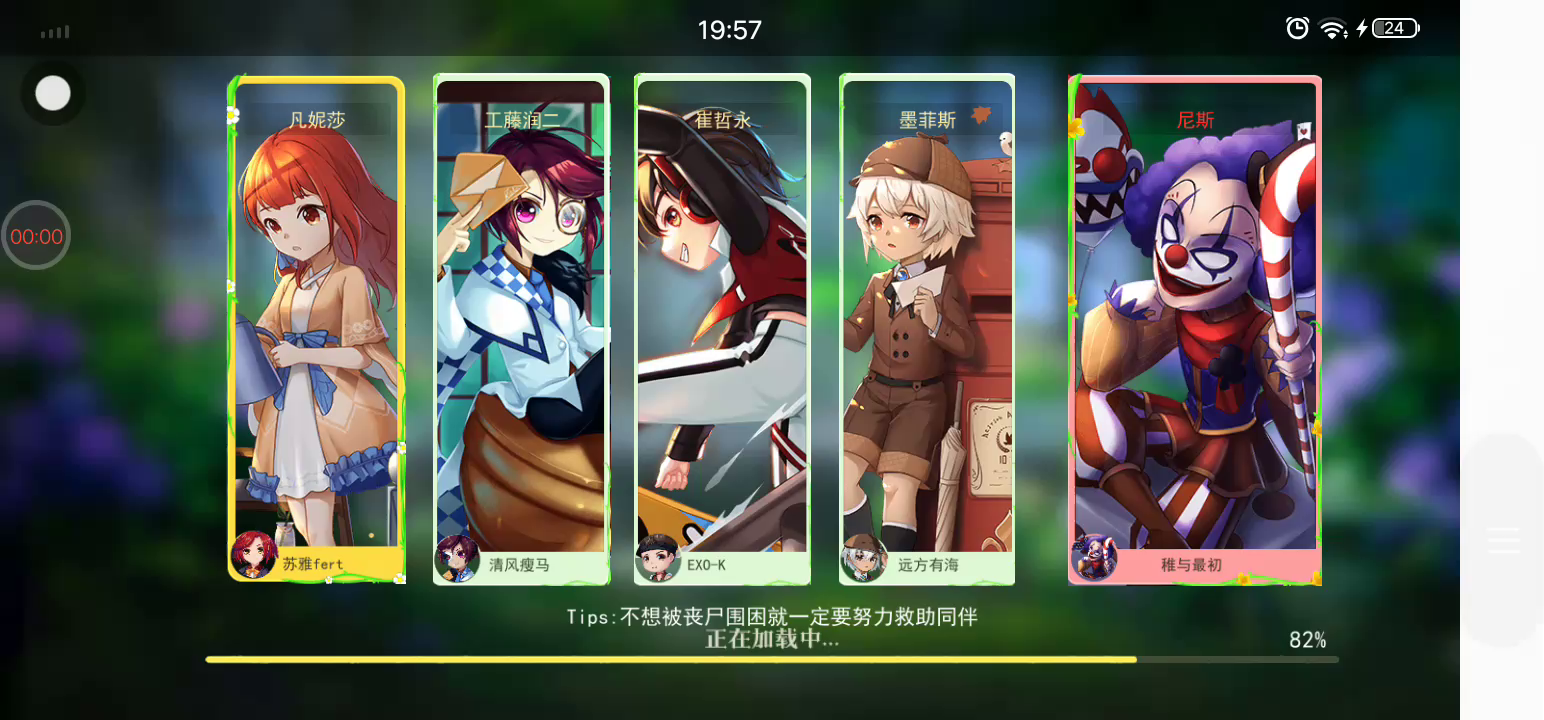1544x720 pixels.
Task: Open the three-line side panel handle
Action: click(1503, 540)
